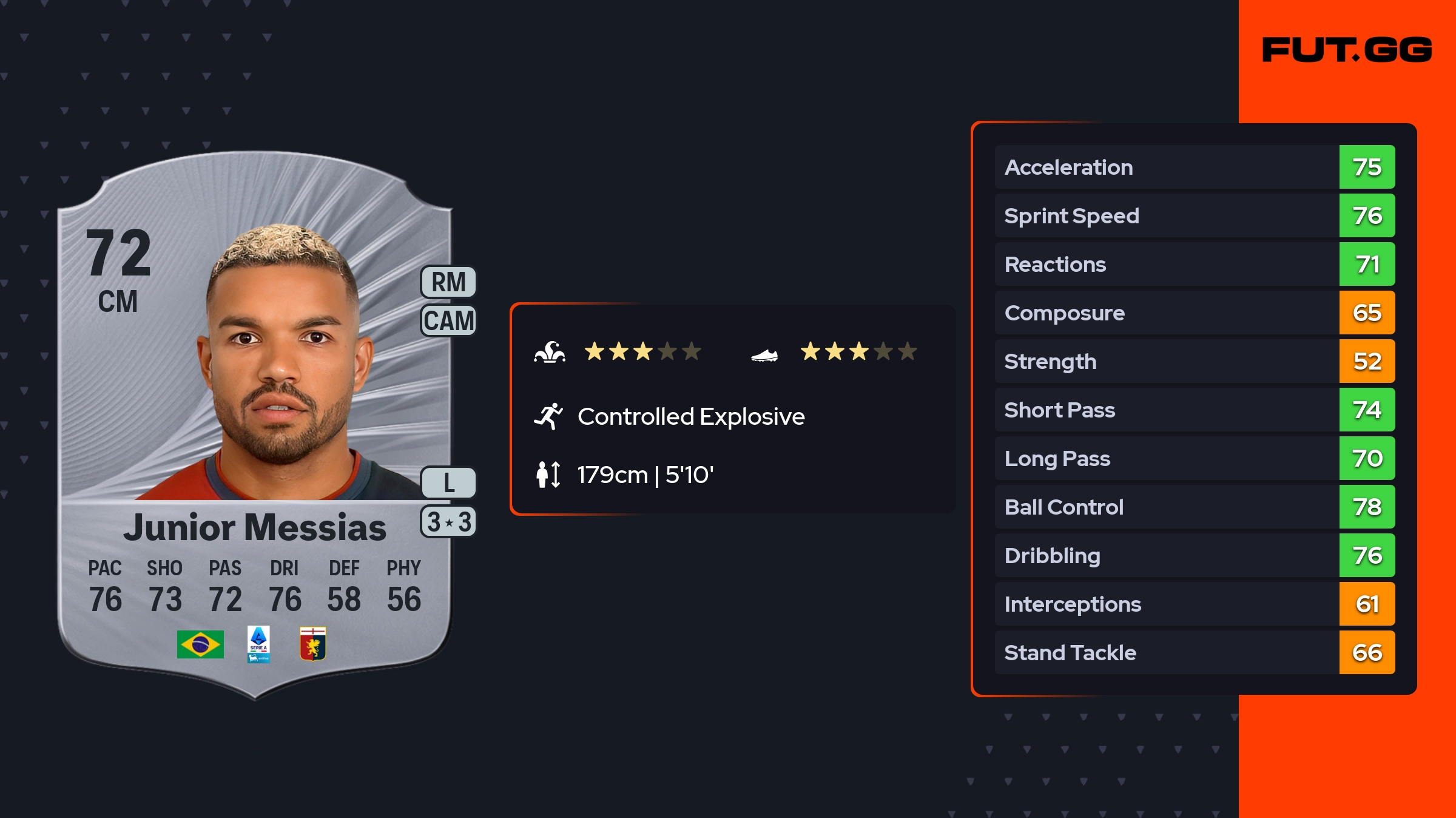Click the Controlled Explosive running icon

(x=548, y=416)
